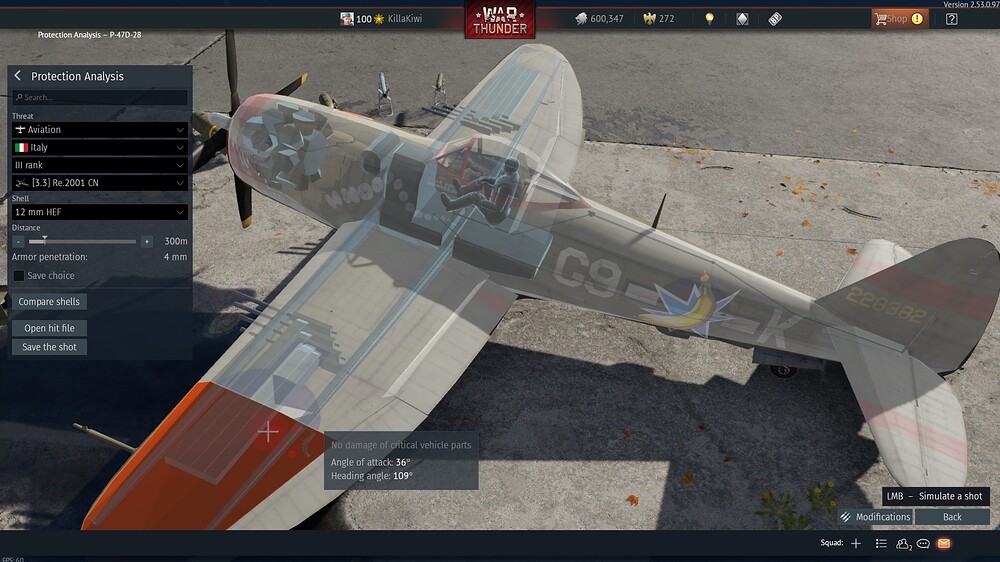Open hit file
Viewport: 1000px width, 562px height.
[49, 328]
